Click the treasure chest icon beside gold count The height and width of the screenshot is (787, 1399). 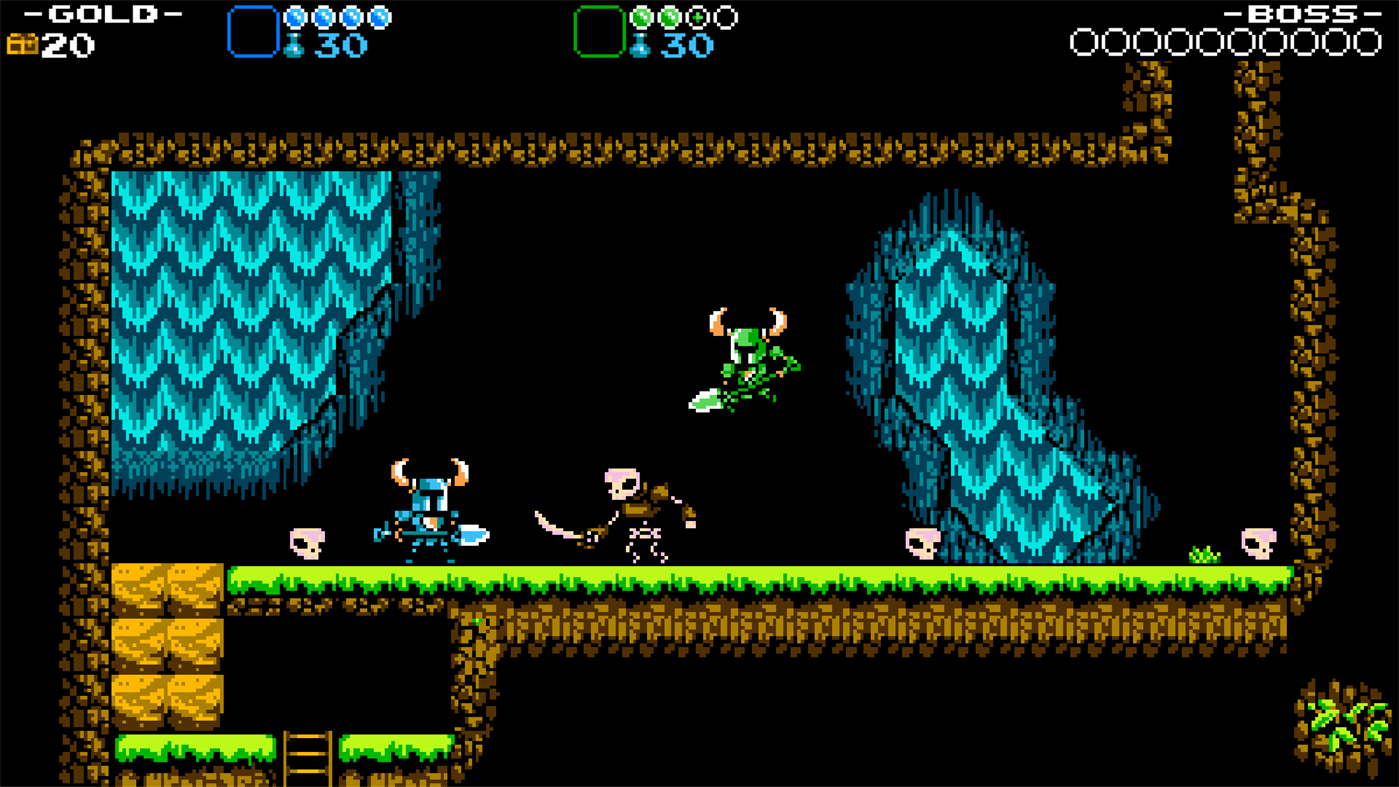click(x=20, y=44)
